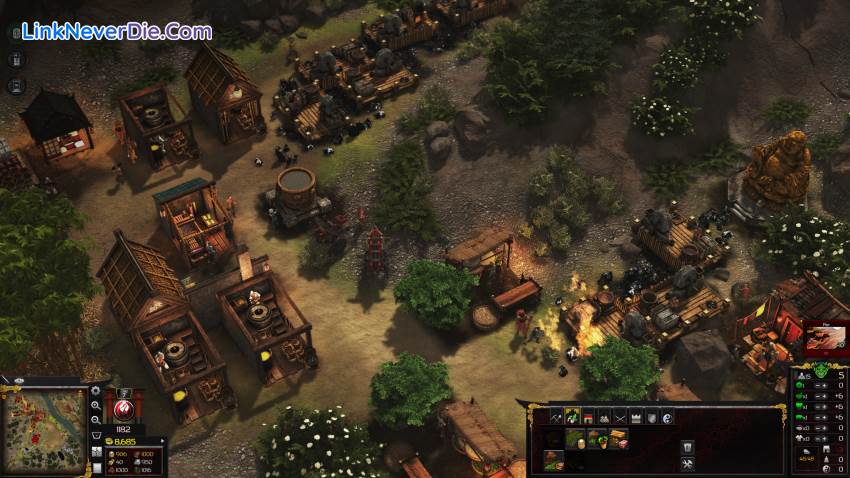
Task: Open the town buildings tab with red roof
Action: [x=588, y=416]
